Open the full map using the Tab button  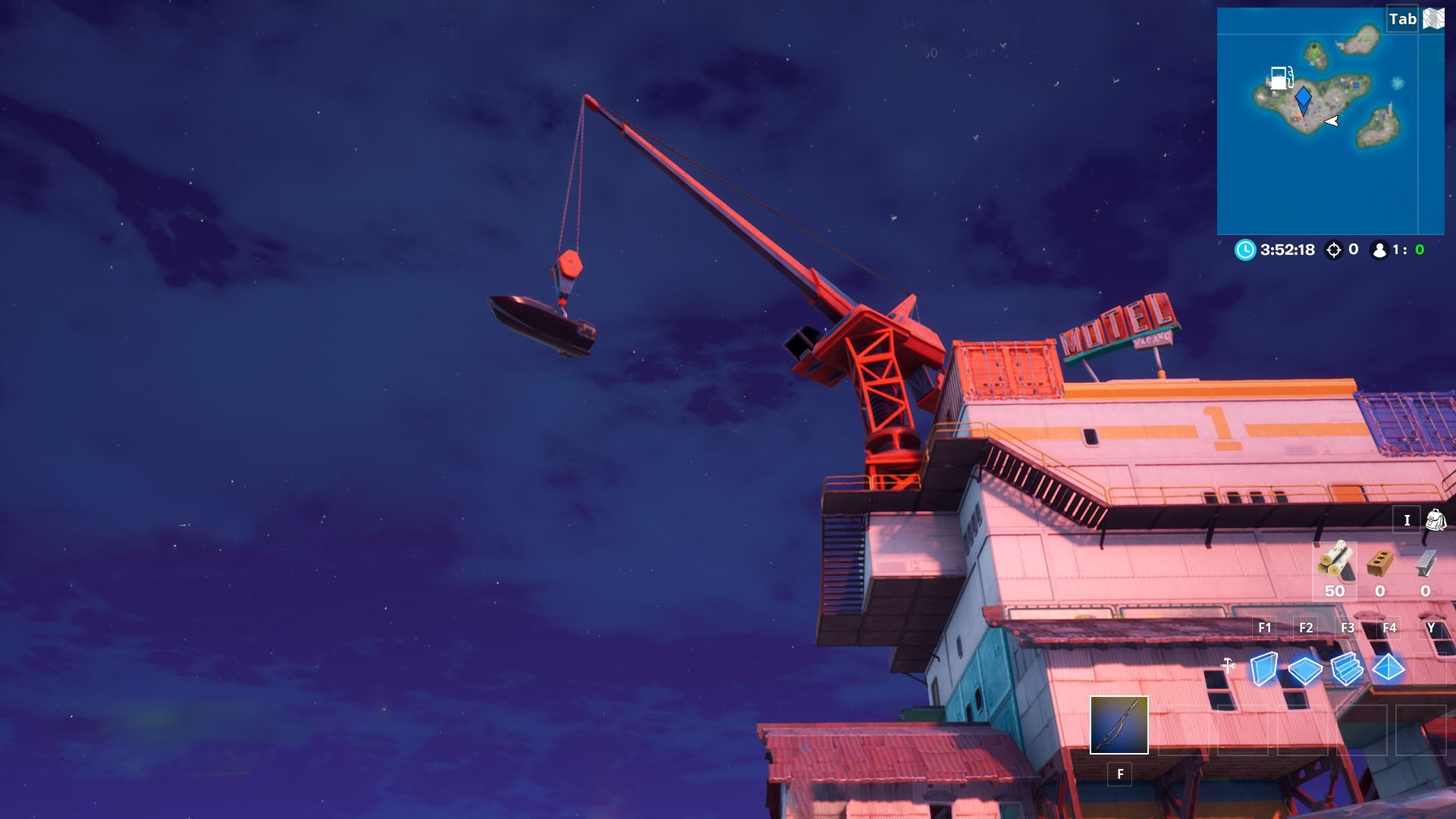click(x=1404, y=17)
